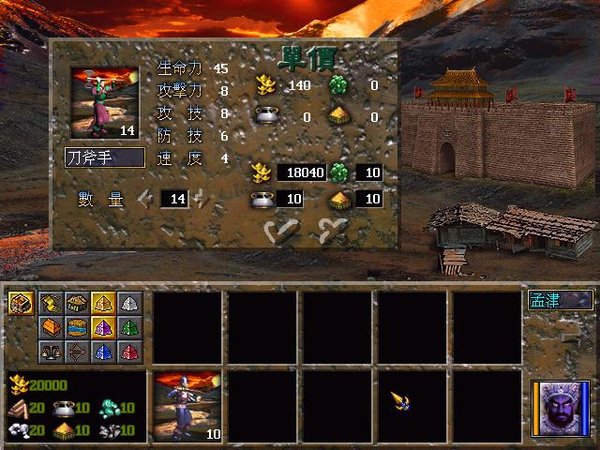Open the bearded hero portrait

558,409
